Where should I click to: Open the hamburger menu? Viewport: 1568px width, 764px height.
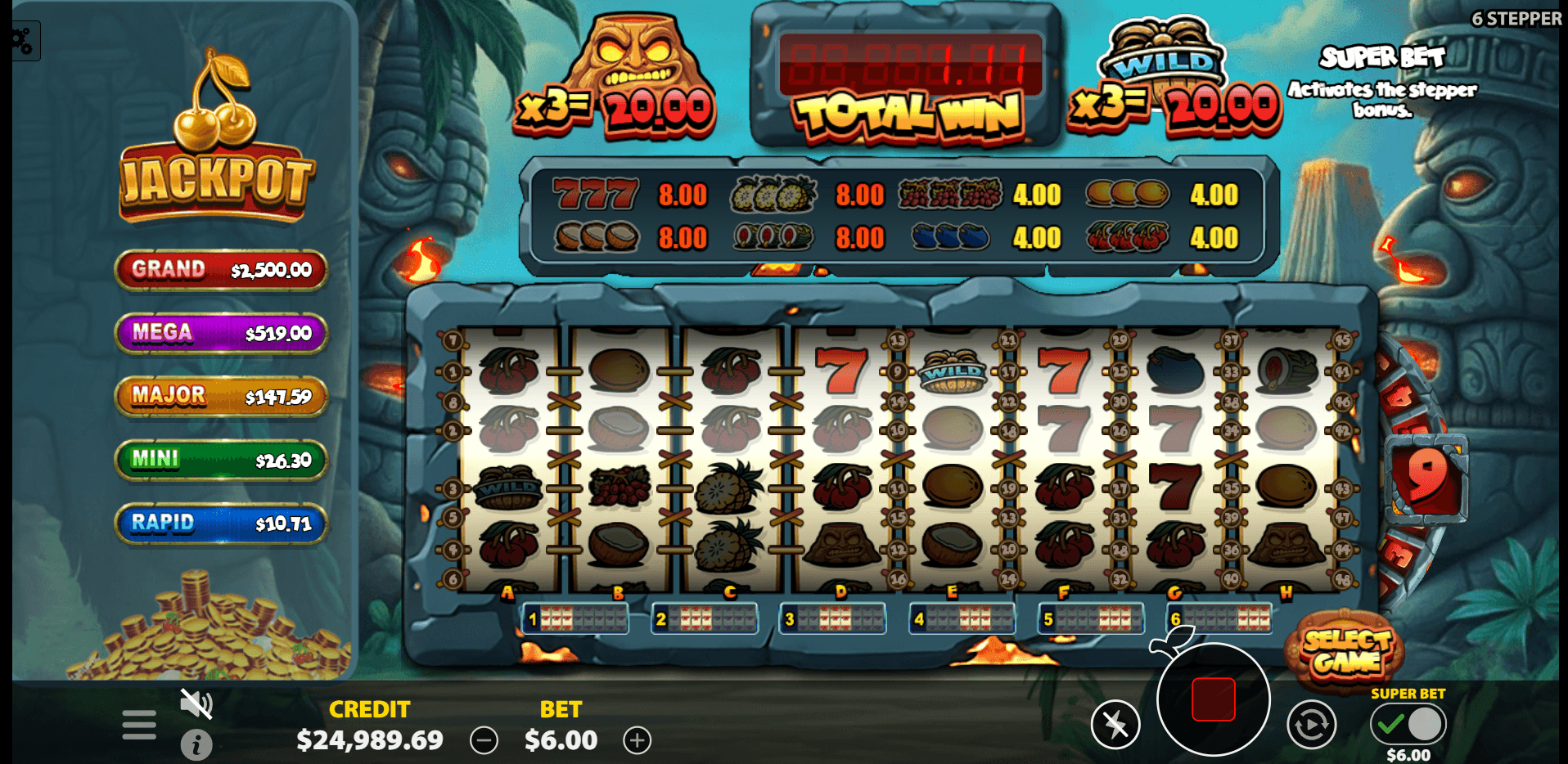(x=139, y=724)
